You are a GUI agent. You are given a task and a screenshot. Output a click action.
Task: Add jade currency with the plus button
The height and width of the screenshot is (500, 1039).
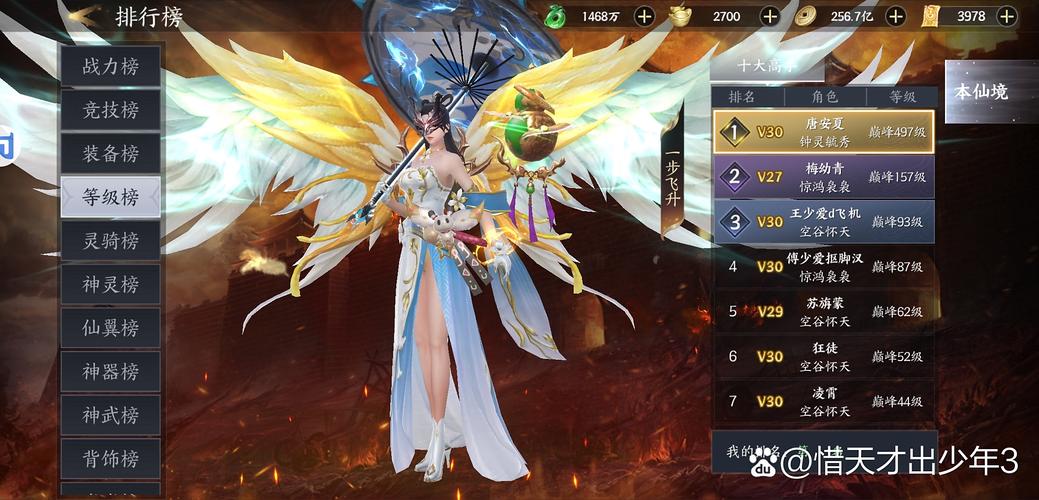coord(645,16)
